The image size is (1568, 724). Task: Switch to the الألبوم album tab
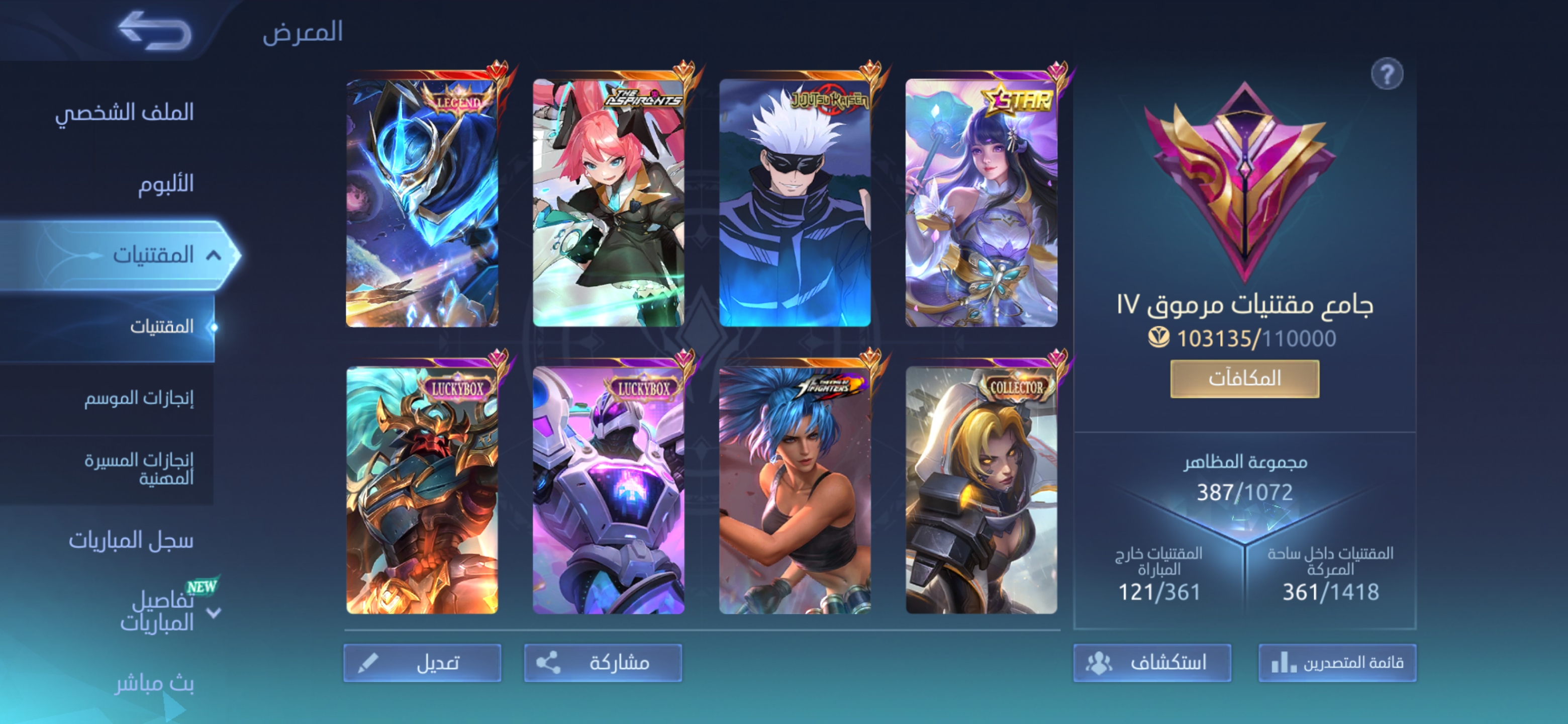(165, 184)
